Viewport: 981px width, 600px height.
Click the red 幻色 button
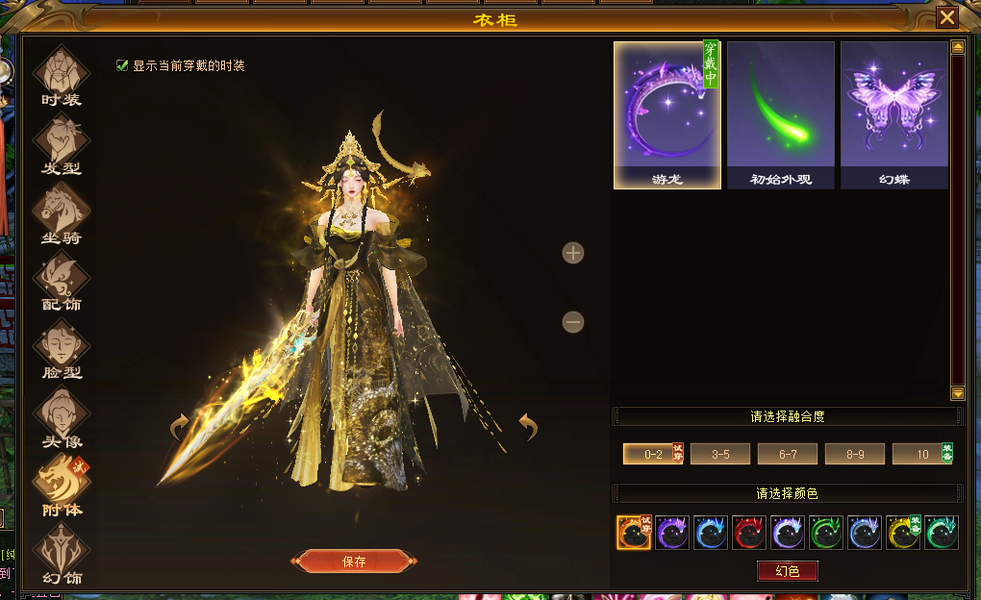[x=787, y=571]
